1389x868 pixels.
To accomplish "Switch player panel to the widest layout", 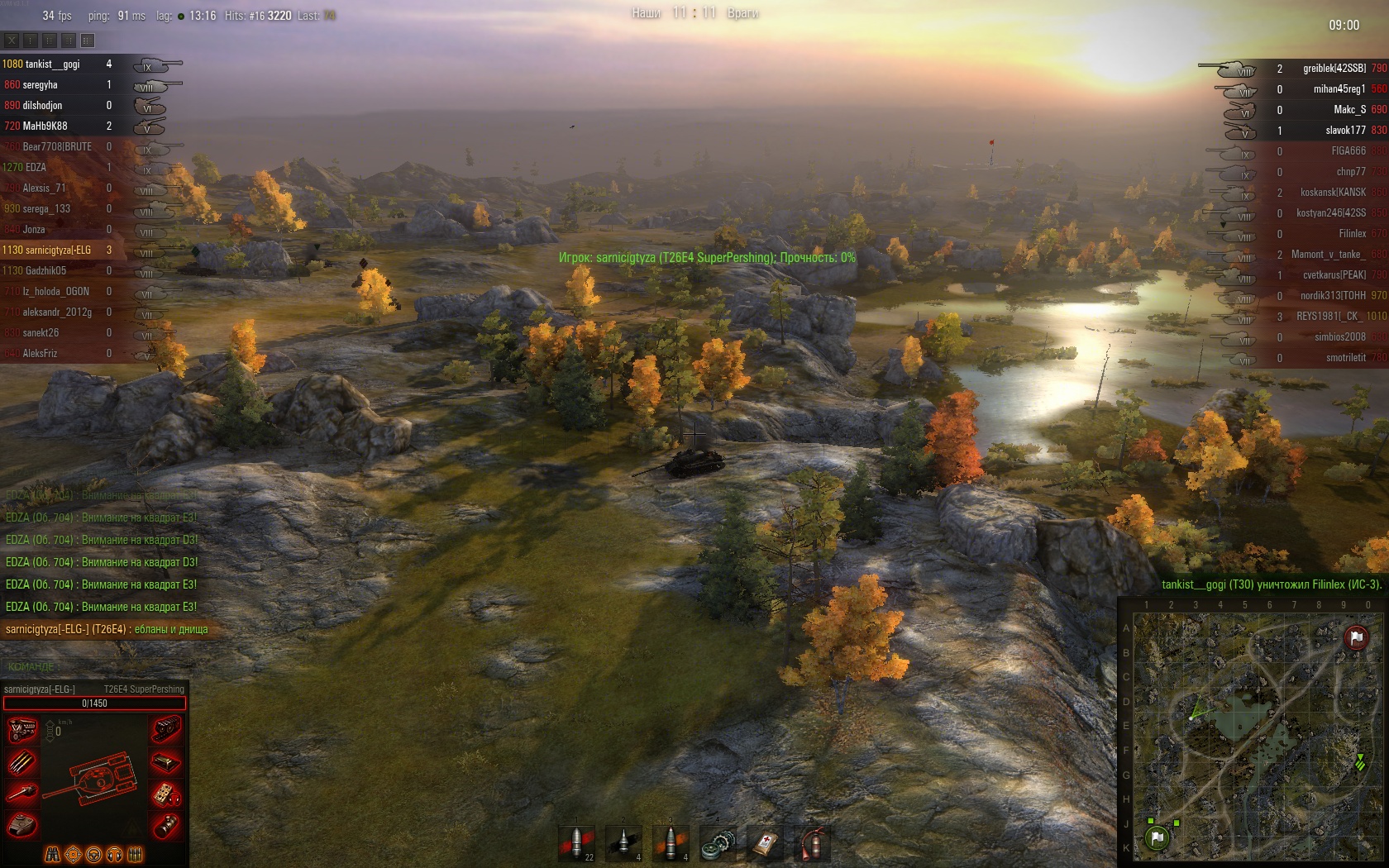I will click(88, 40).
